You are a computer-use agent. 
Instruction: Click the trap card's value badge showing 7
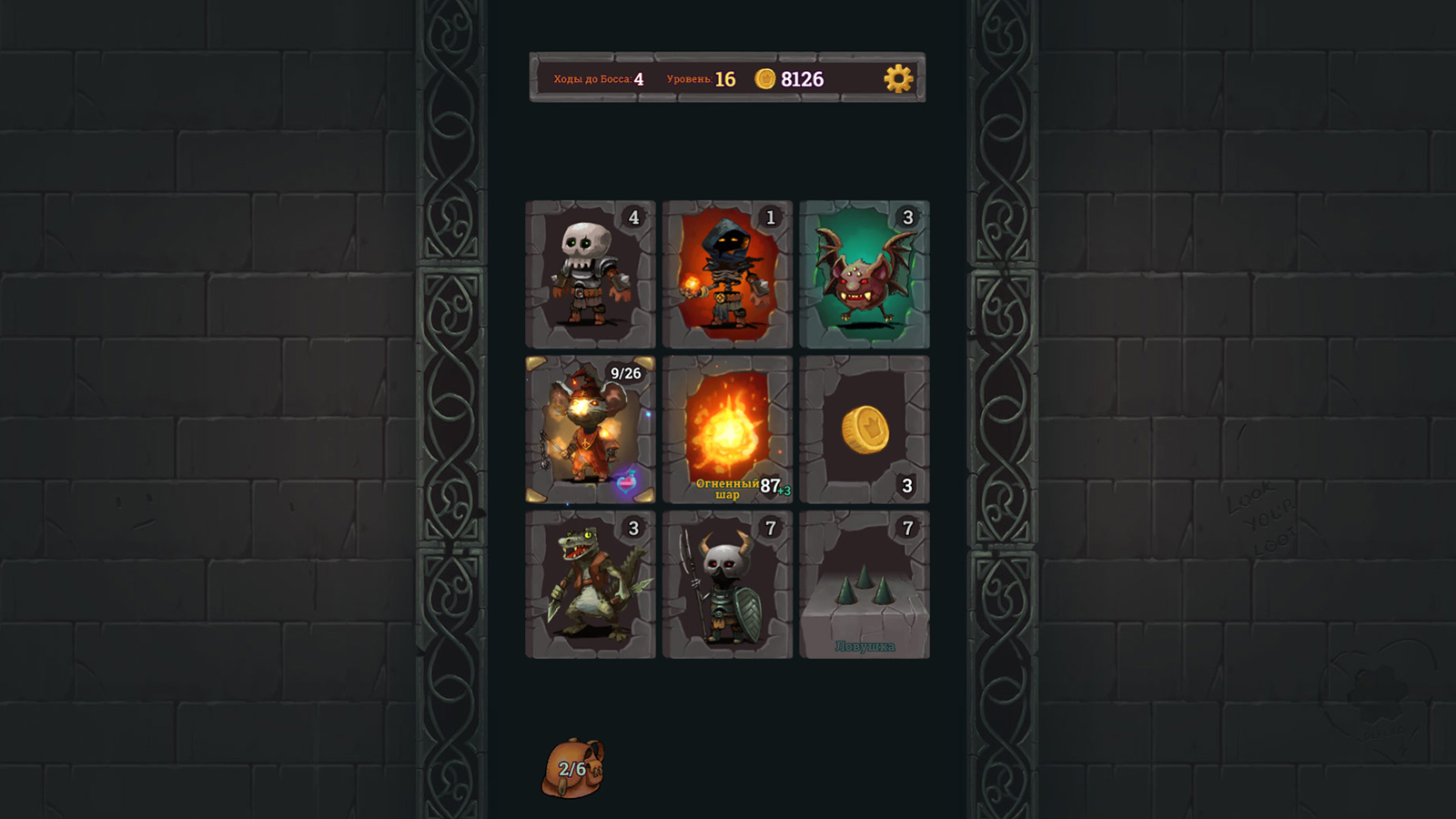[x=906, y=526]
